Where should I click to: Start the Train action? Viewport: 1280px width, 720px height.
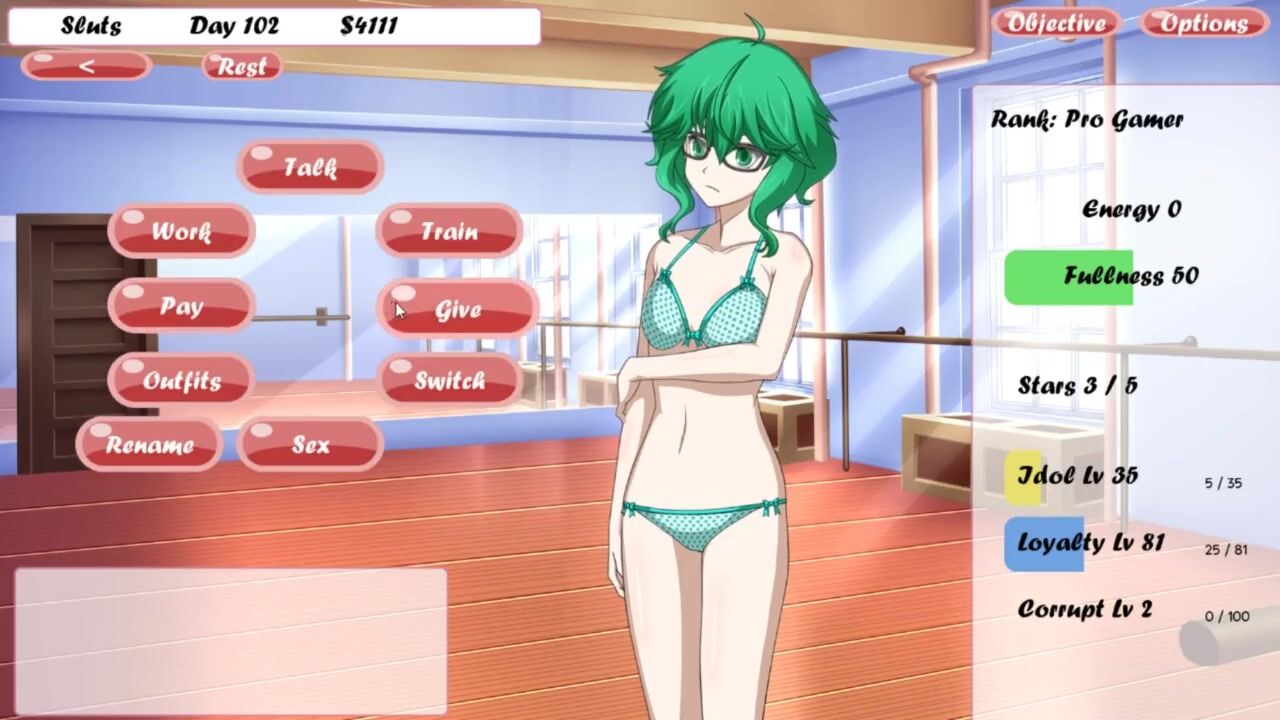[449, 232]
